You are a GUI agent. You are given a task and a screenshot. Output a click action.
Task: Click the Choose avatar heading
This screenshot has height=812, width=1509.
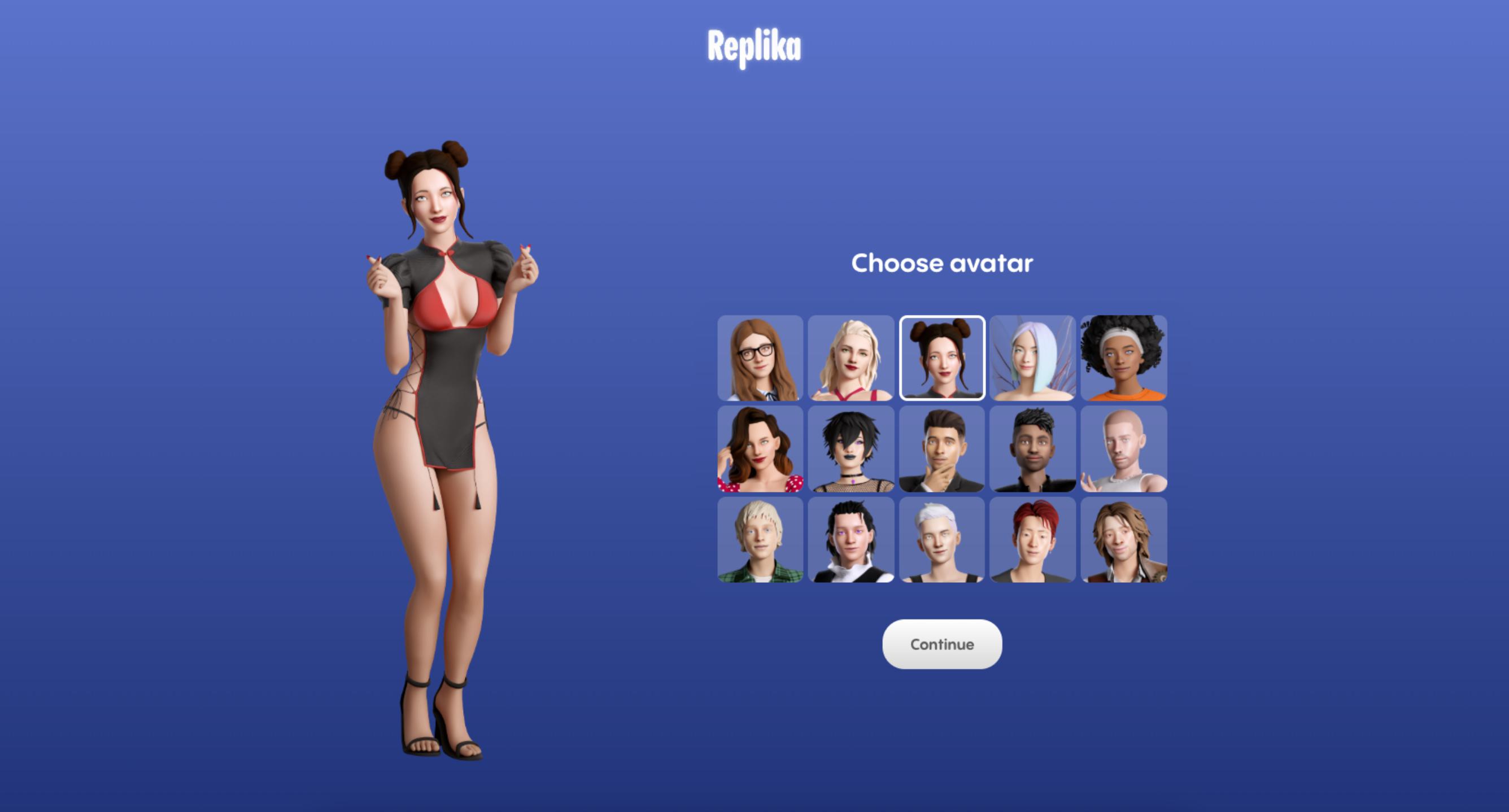point(942,263)
